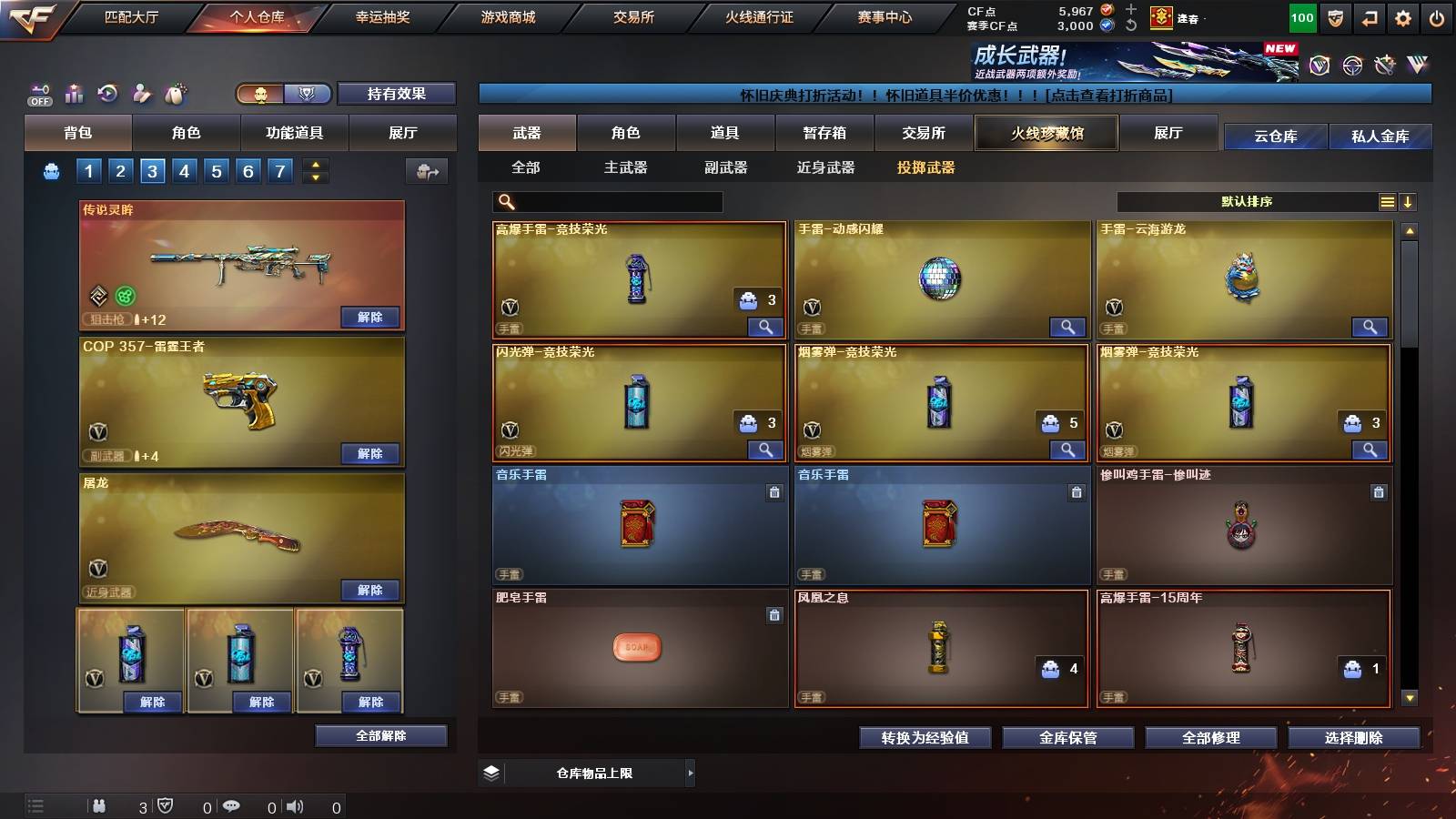1456x819 pixels.
Task: Switch the OFF key toggle on
Action: click(38, 91)
